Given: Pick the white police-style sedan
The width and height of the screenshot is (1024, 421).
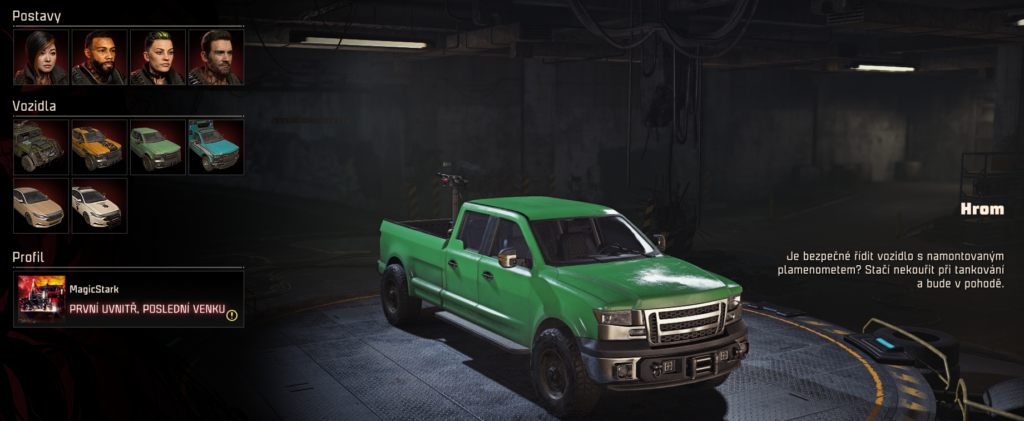Looking at the screenshot, I should tap(99, 205).
